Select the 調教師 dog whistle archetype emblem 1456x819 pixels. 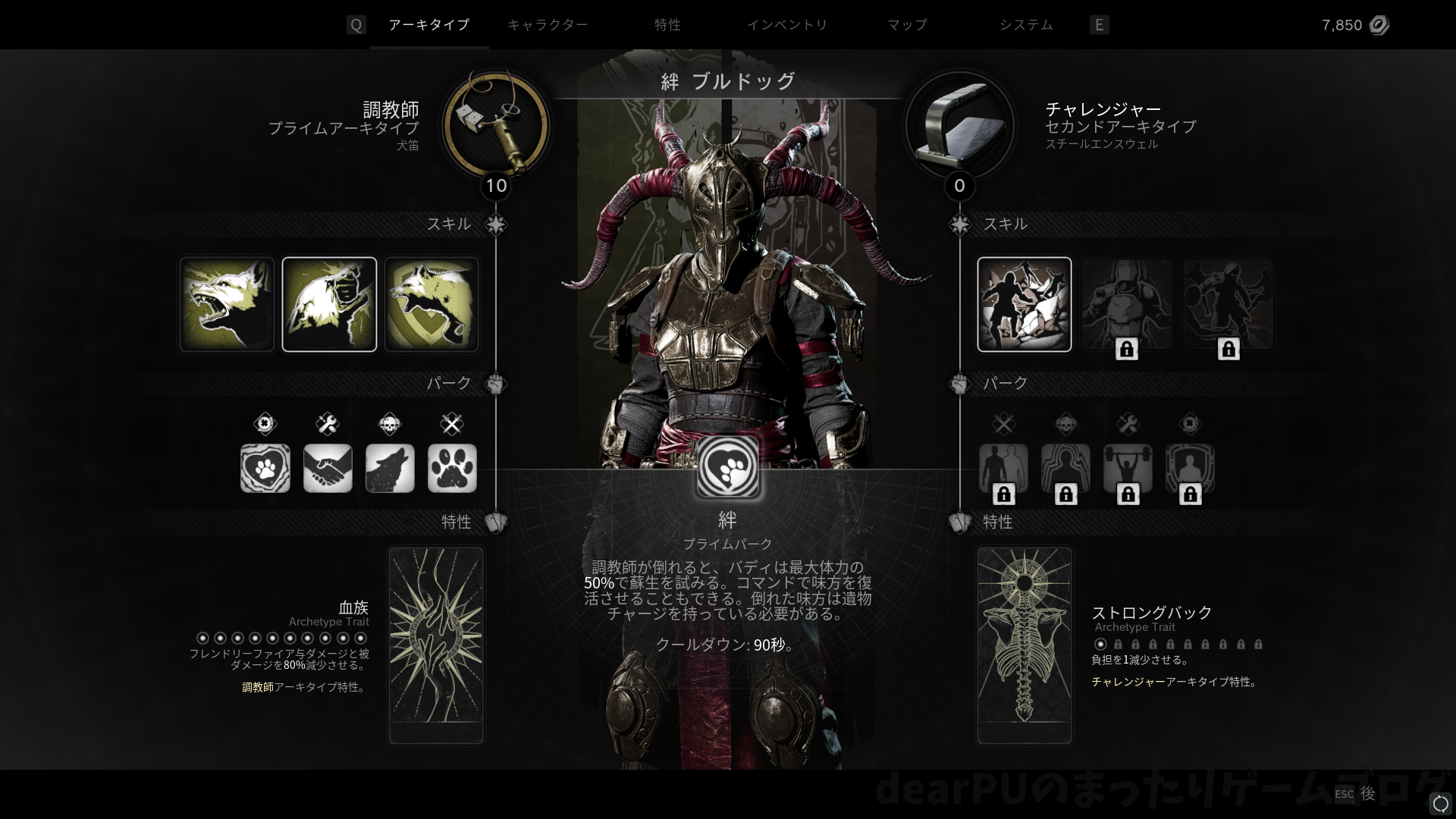tap(496, 125)
